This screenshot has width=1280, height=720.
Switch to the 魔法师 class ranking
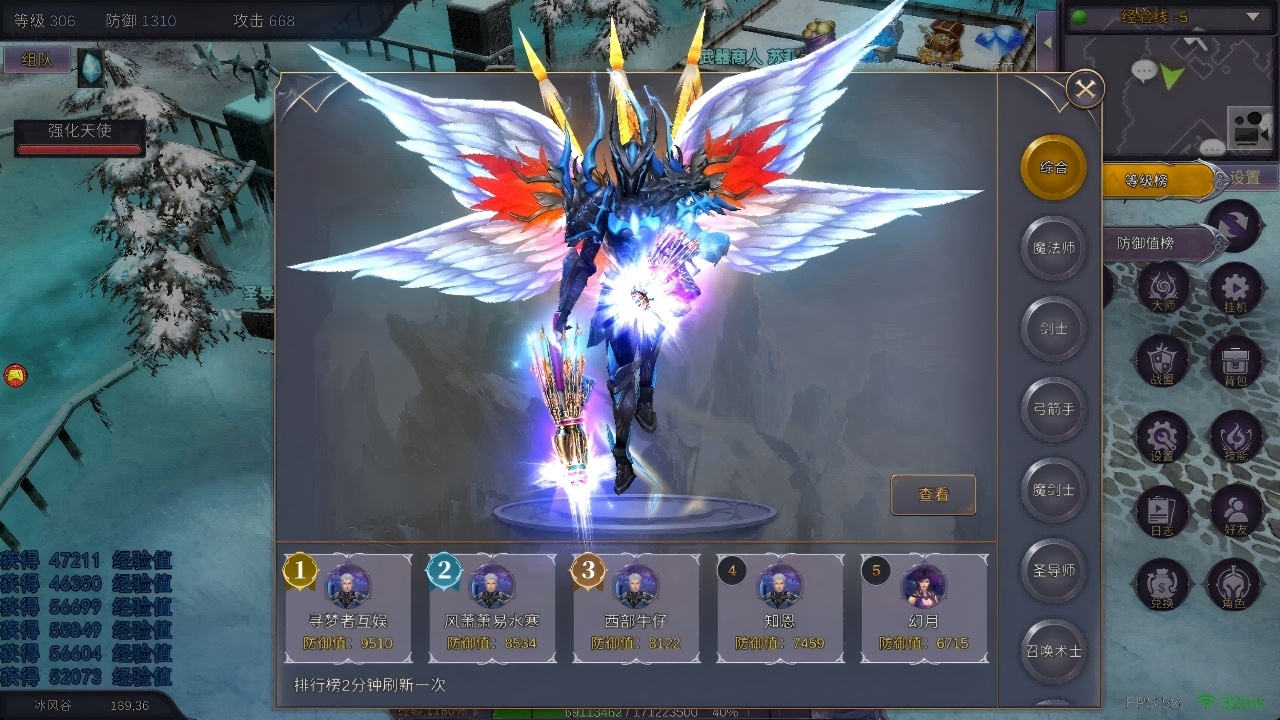point(1053,247)
